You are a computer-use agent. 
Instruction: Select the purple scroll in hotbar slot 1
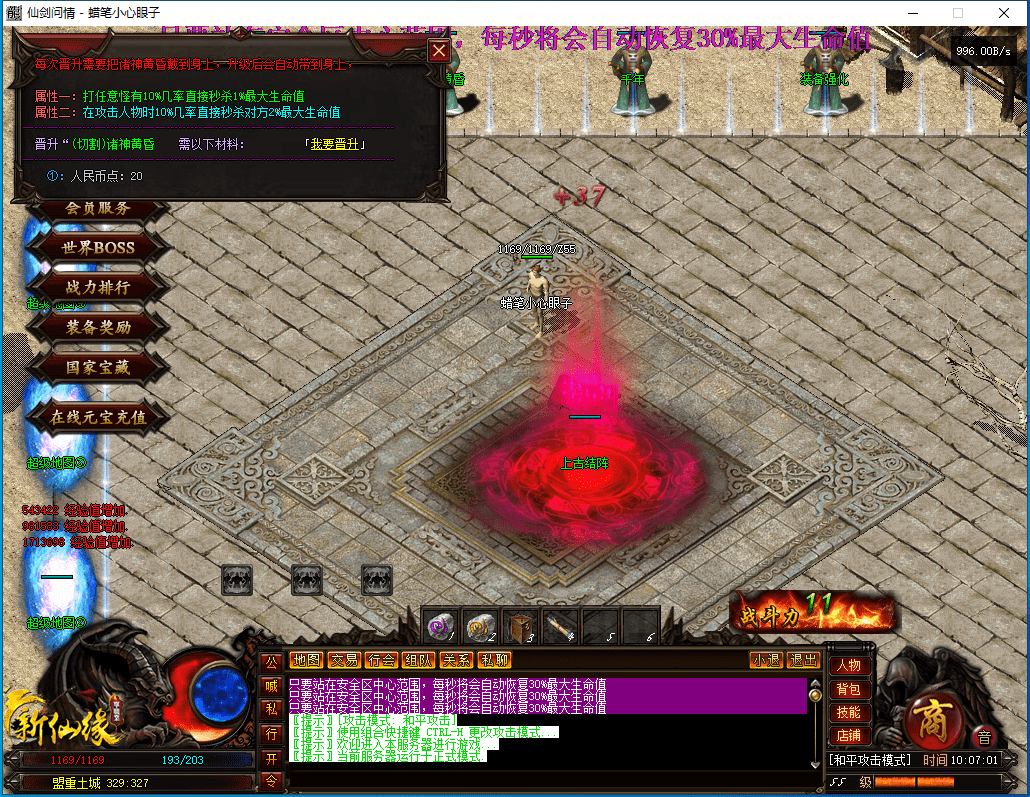pos(440,626)
